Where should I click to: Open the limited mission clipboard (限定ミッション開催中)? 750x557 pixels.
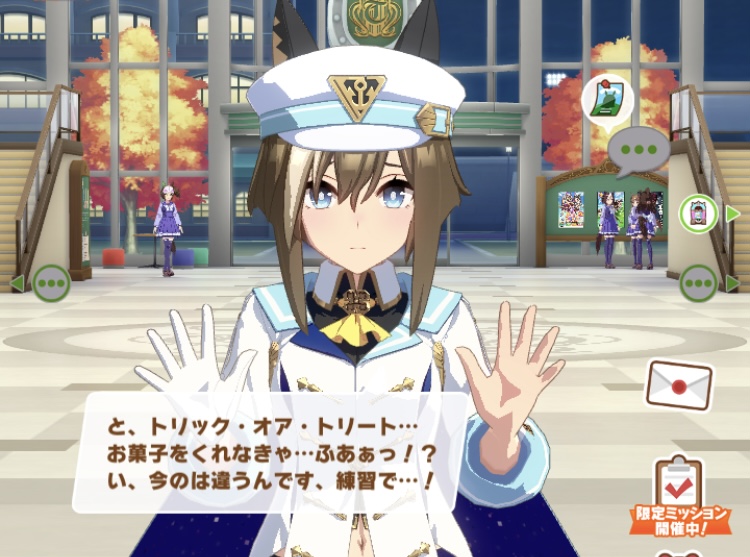click(679, 492)
